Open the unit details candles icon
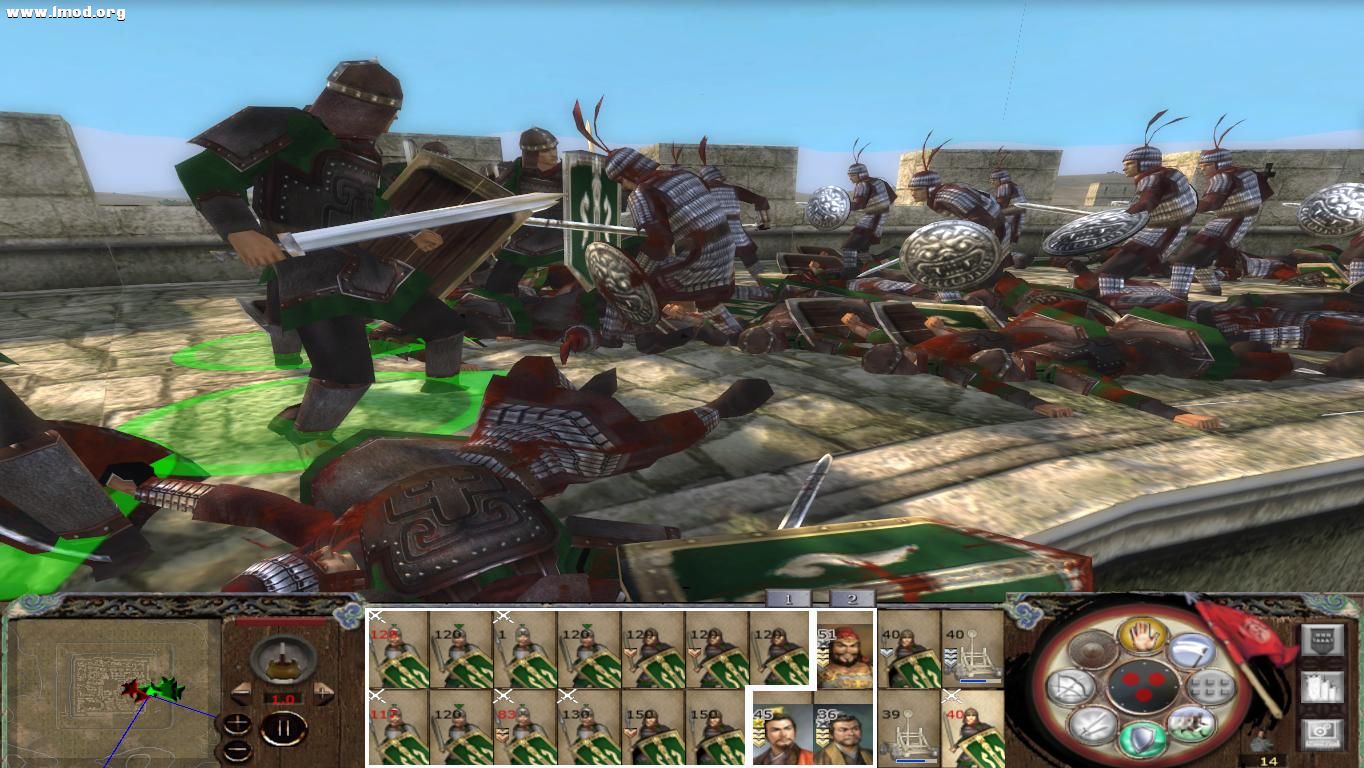Screen dimensions: 1364x768 (x=1321, y=688)
